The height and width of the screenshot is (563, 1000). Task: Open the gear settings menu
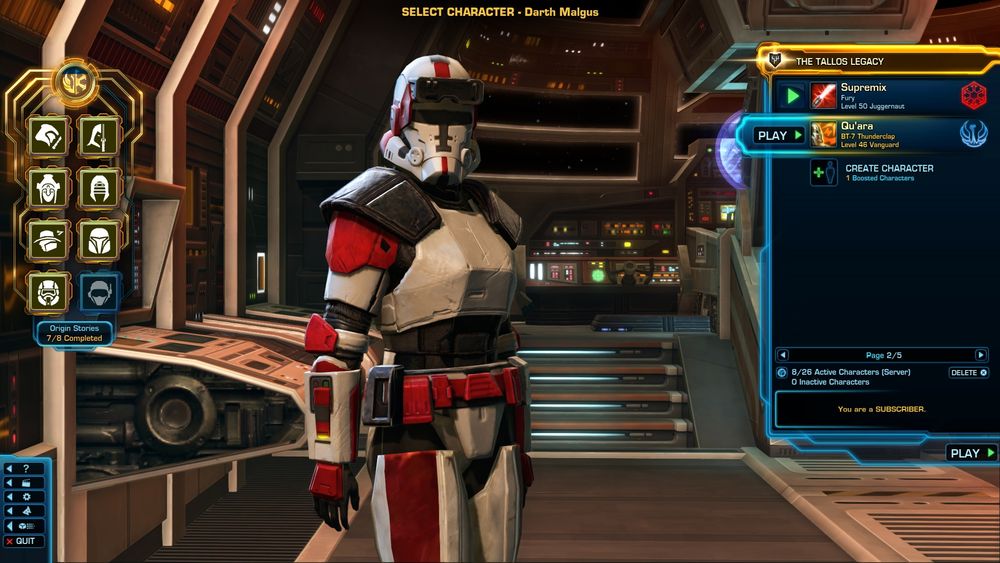pyautogui.click(x=22, y=496)
